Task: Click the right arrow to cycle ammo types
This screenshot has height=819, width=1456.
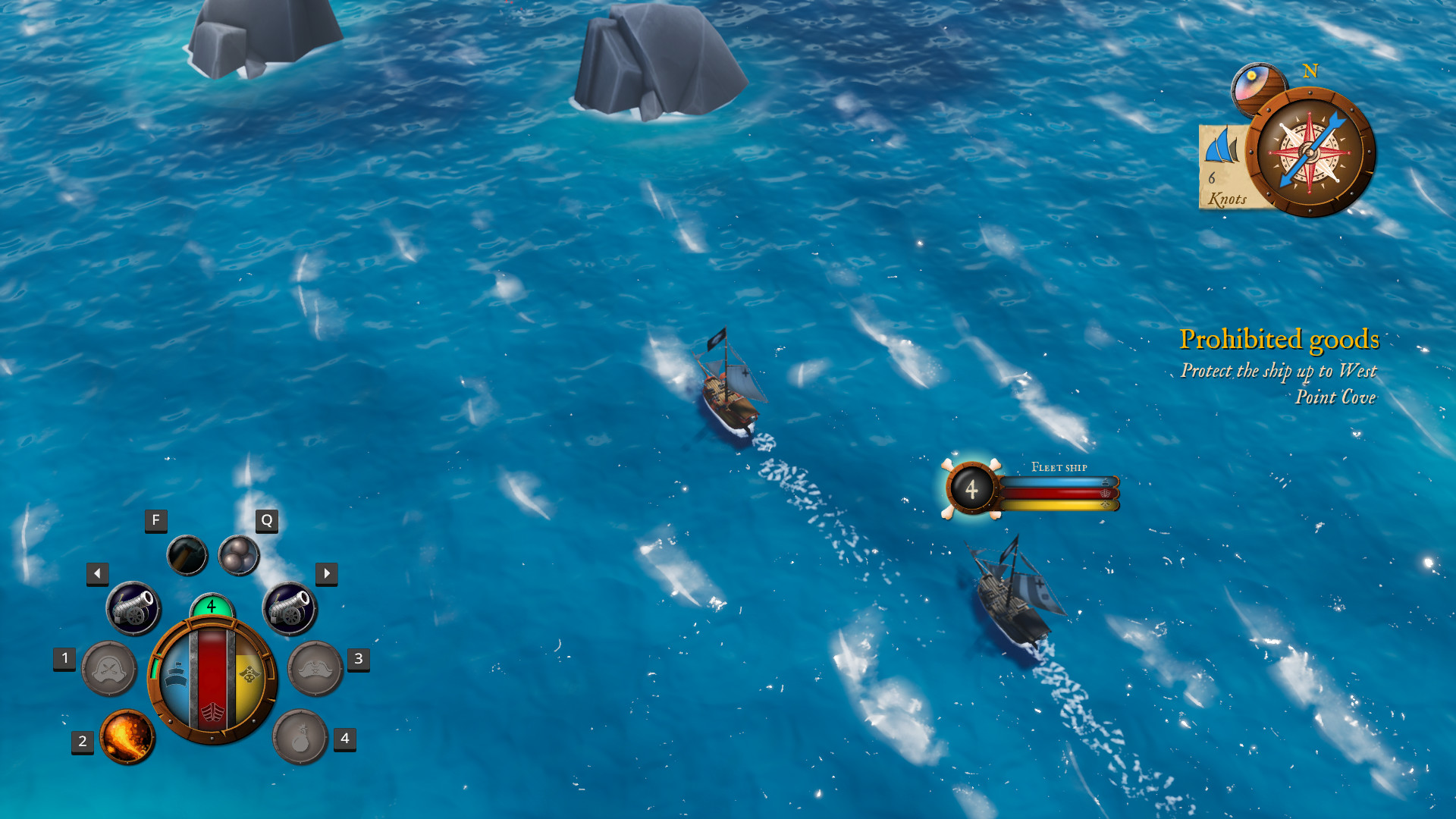Action: click(327, 574)
